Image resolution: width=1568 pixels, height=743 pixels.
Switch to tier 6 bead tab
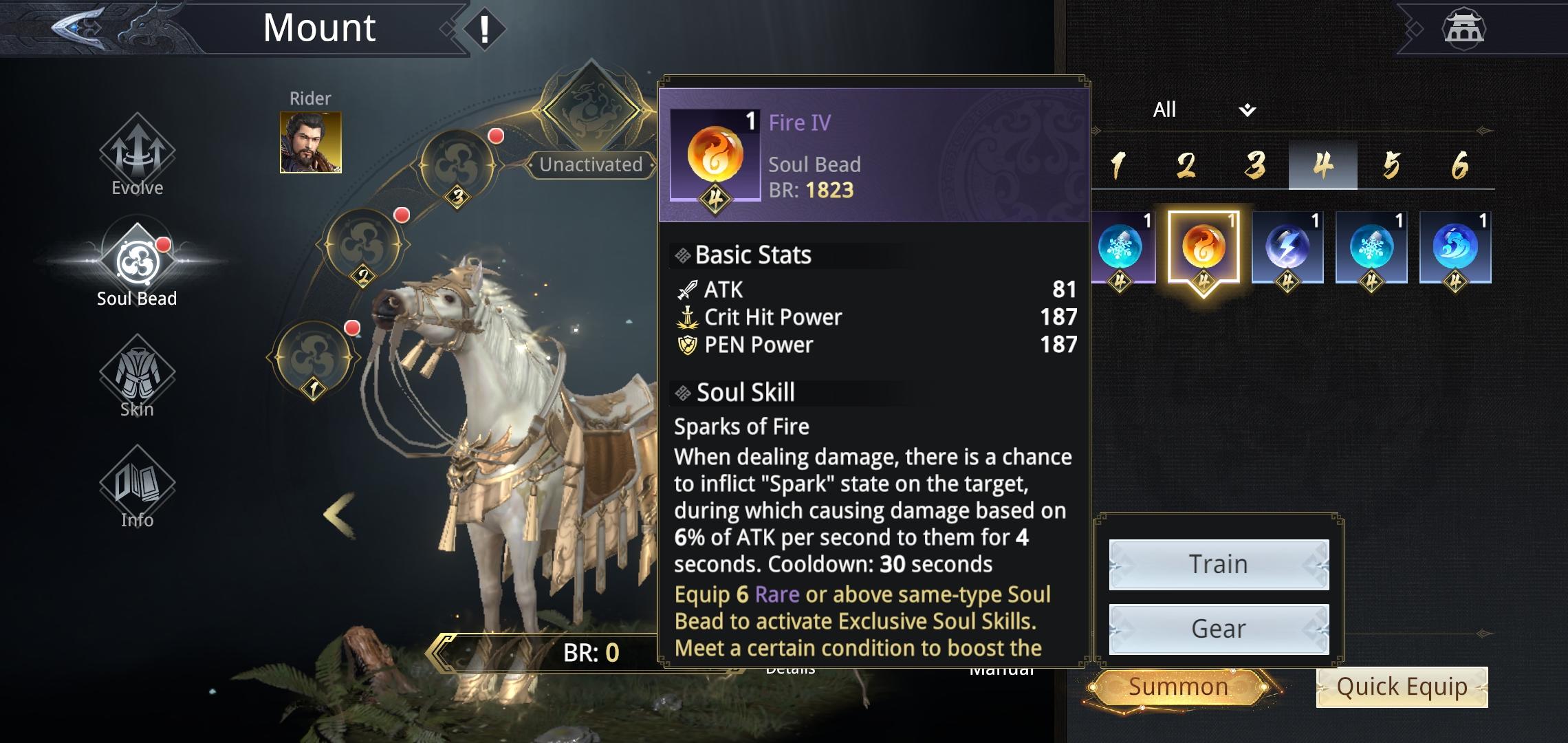(x=1459, y=165)
